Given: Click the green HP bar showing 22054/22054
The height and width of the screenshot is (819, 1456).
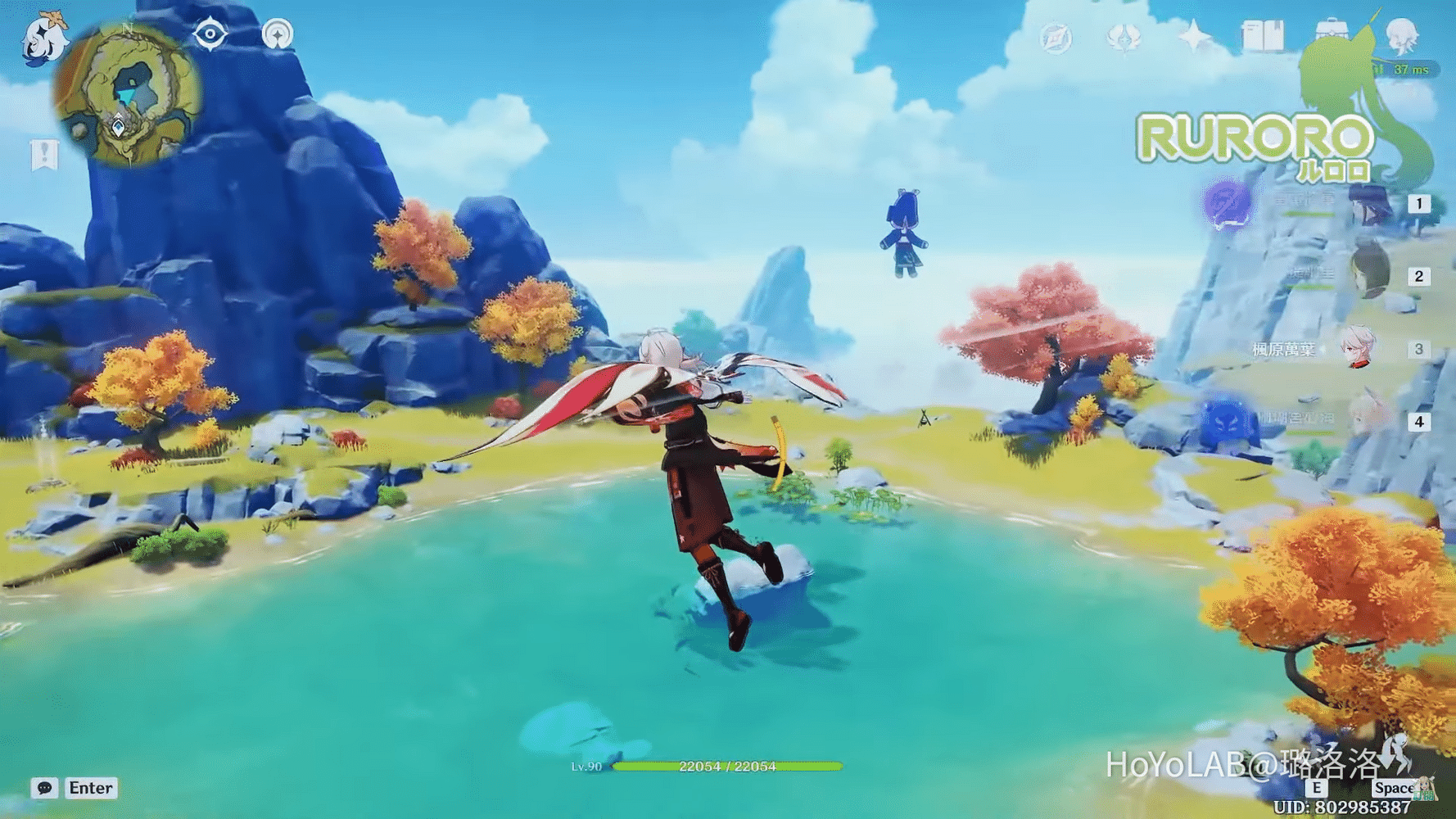Looking at the screenshot, I should [729, 768].
